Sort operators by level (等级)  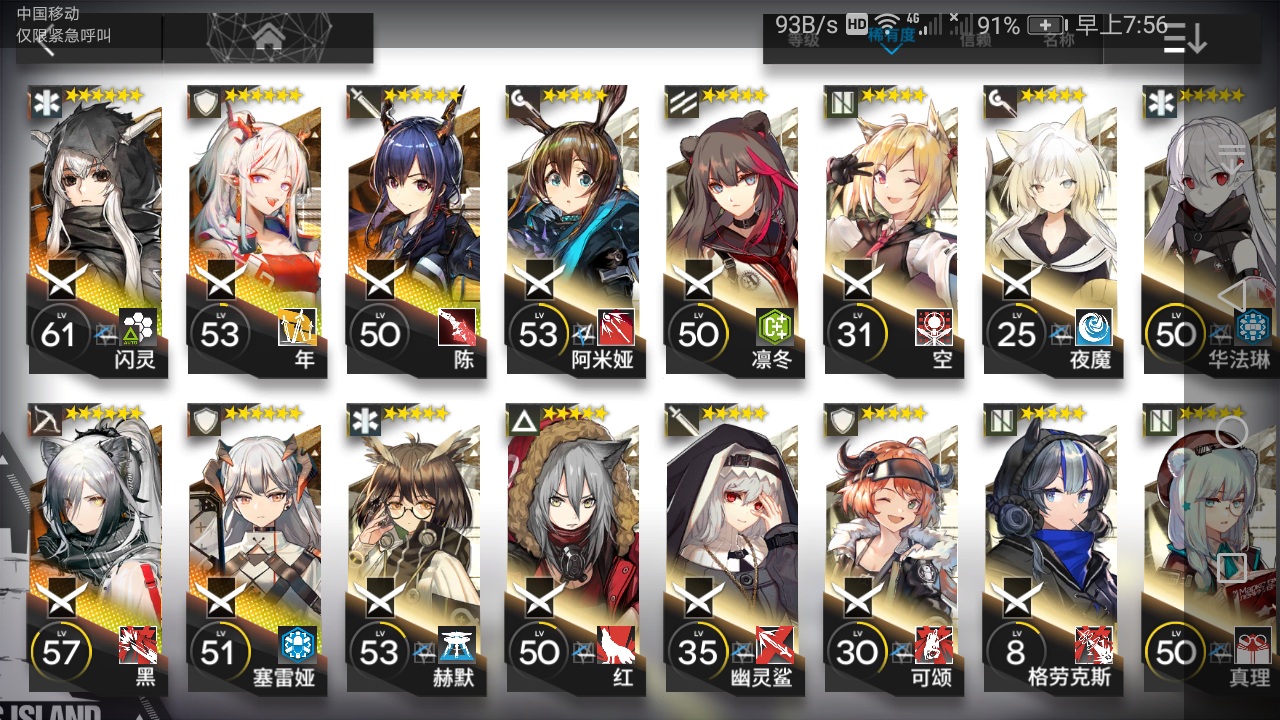click(803, 40)
